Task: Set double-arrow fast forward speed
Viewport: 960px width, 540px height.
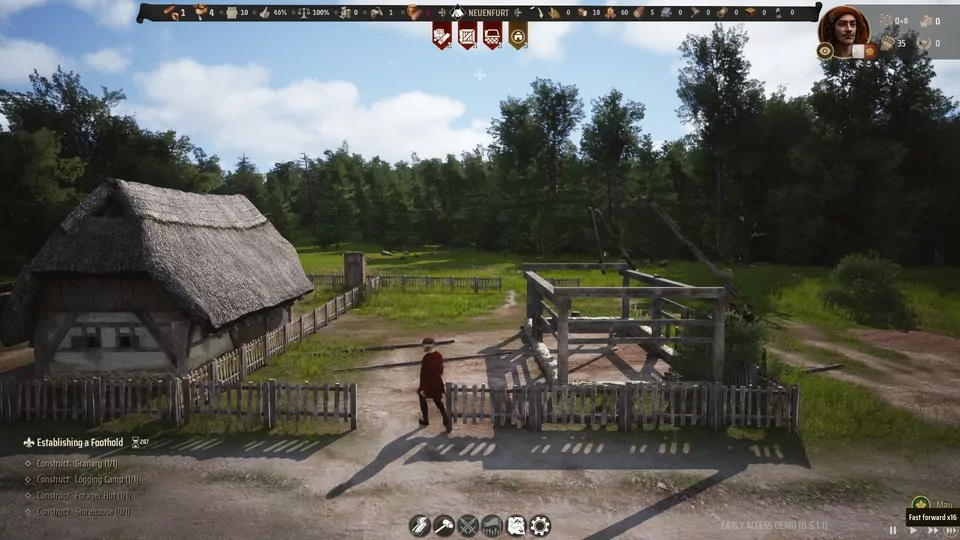Action: pos(932,531)
